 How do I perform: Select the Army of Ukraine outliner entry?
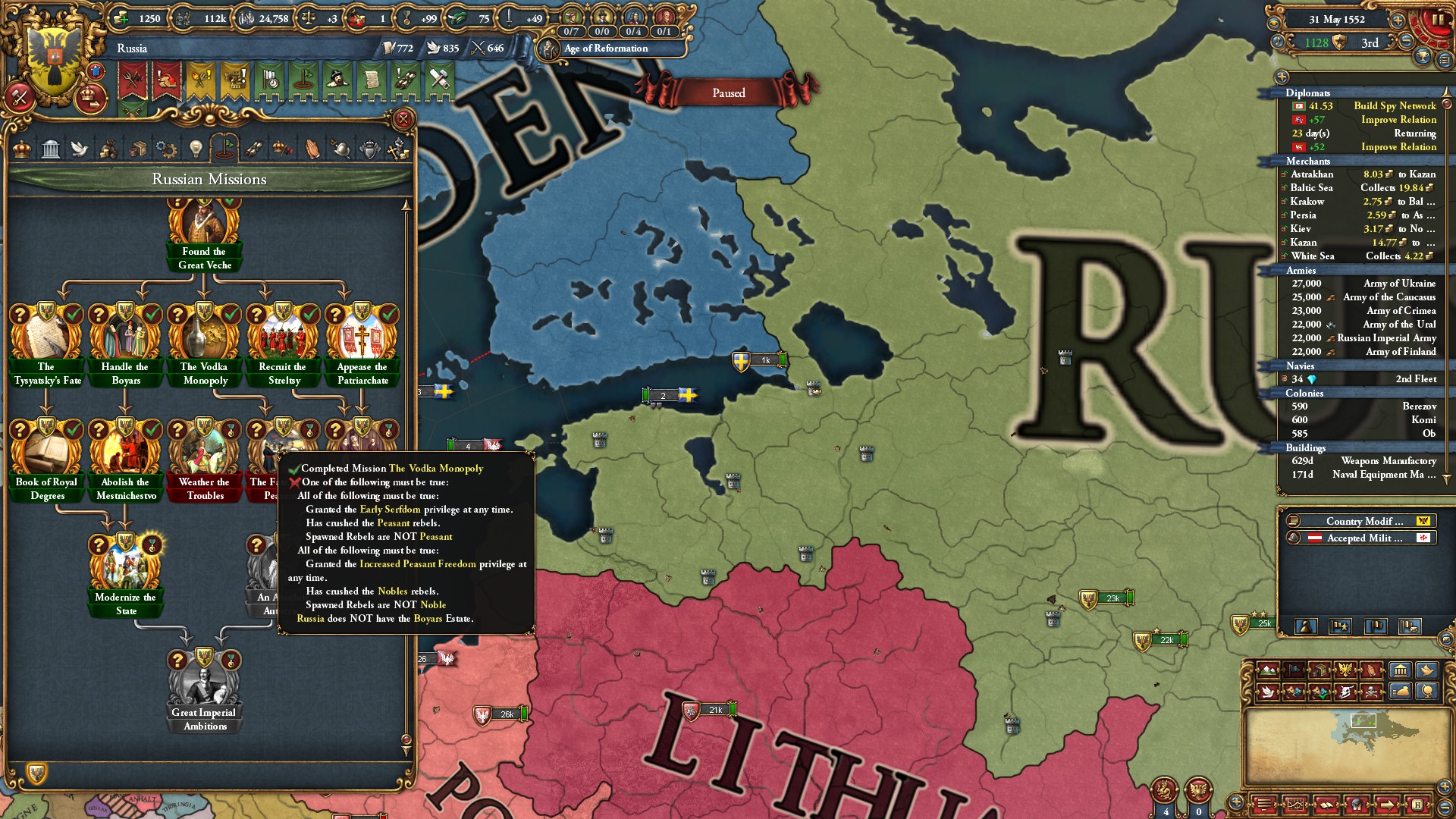click(1365, 284)
